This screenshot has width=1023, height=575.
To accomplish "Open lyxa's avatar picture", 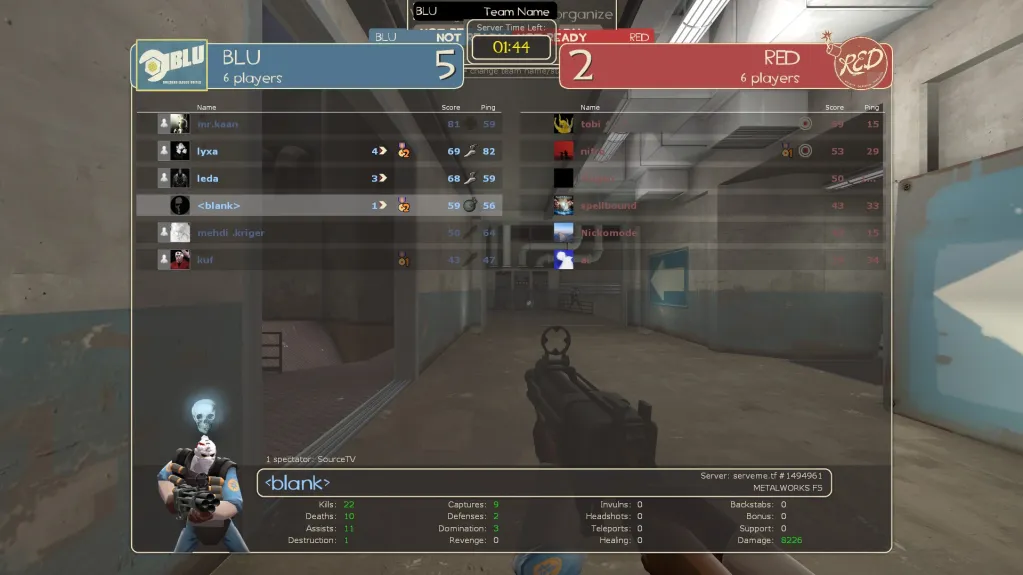I will click(180, 151).
